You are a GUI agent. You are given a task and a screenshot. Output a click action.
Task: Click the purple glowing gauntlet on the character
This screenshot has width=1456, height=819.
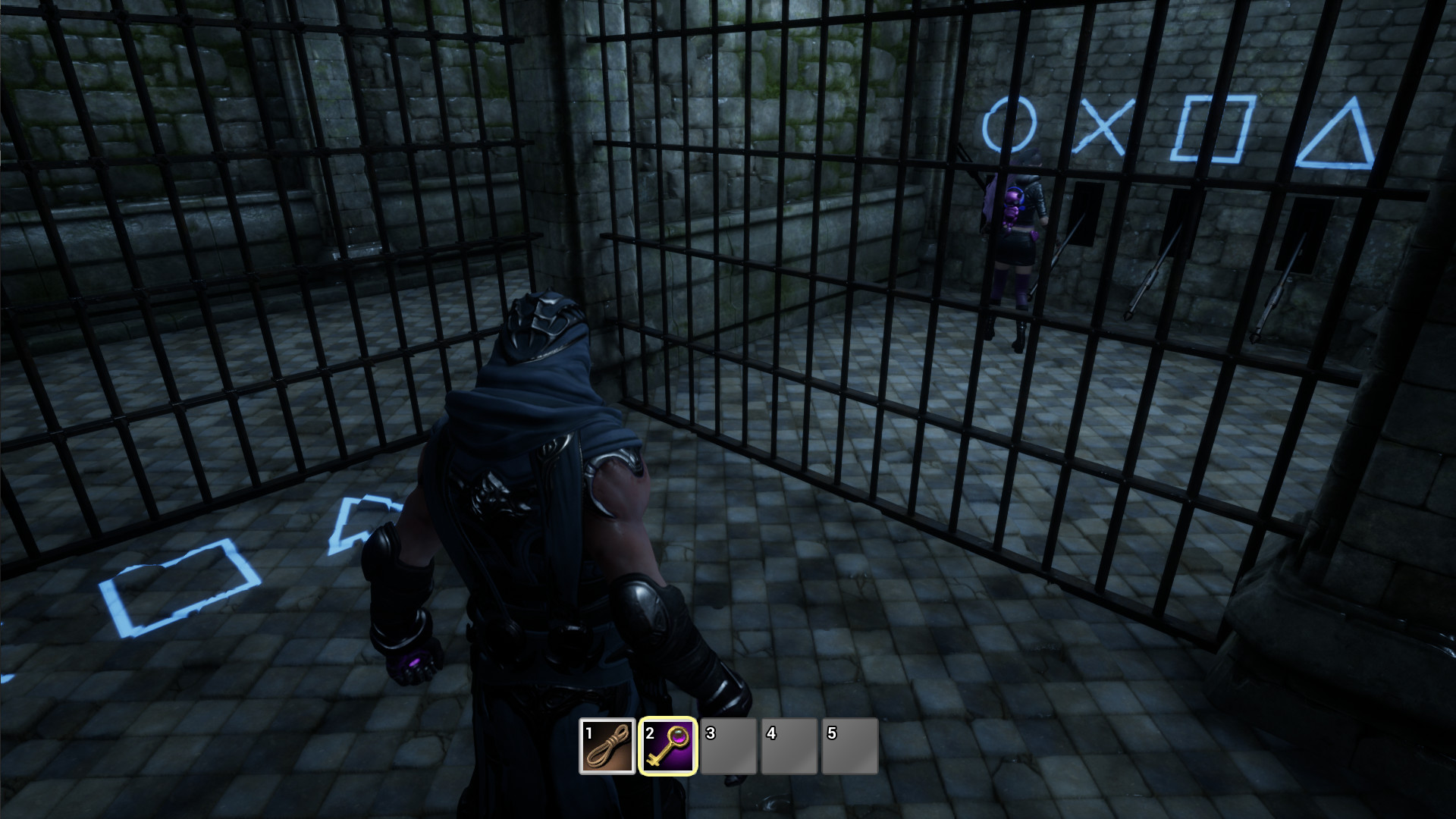pos(416,661)
